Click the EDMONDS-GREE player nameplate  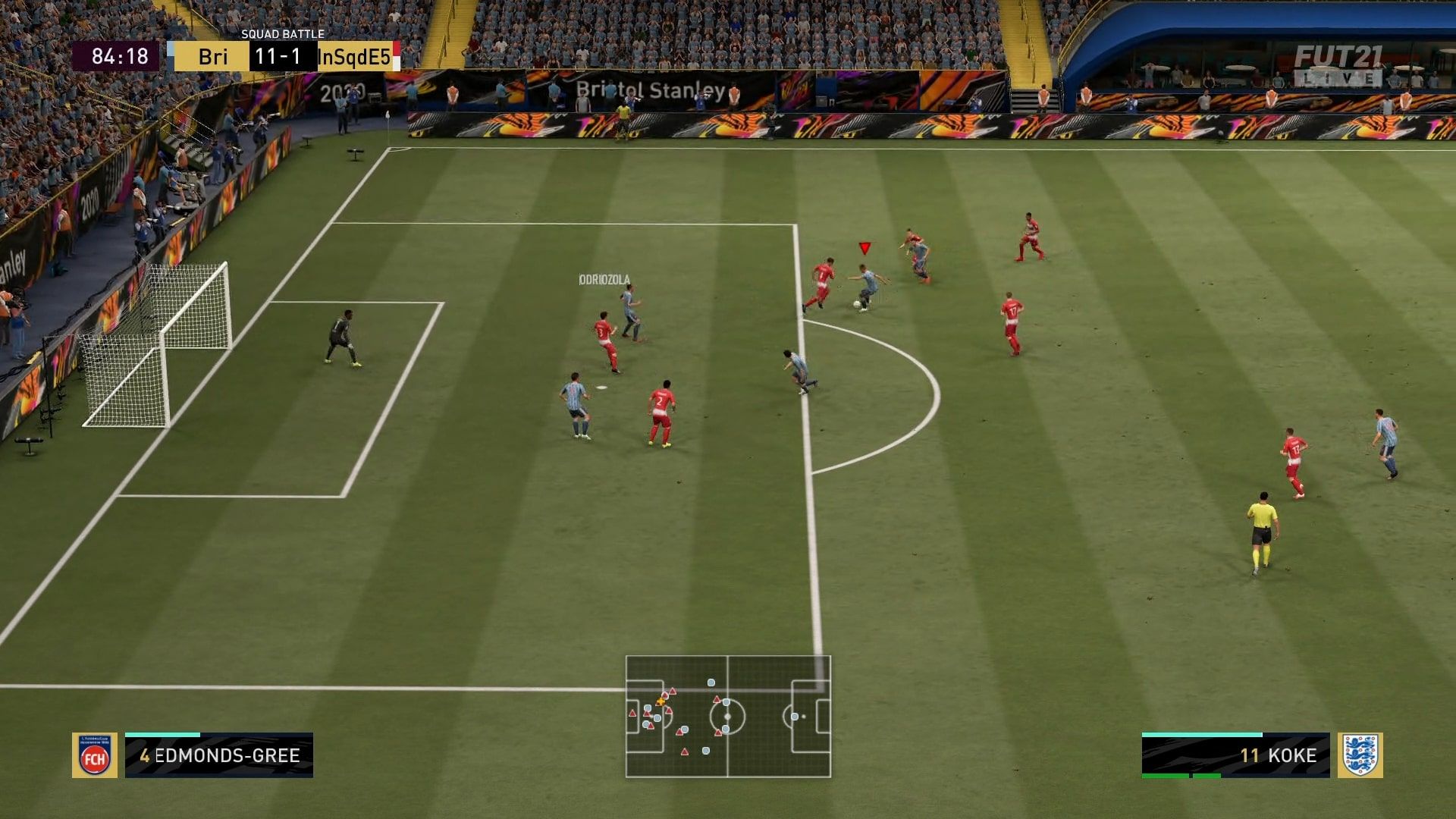click(x=225, y=755)
